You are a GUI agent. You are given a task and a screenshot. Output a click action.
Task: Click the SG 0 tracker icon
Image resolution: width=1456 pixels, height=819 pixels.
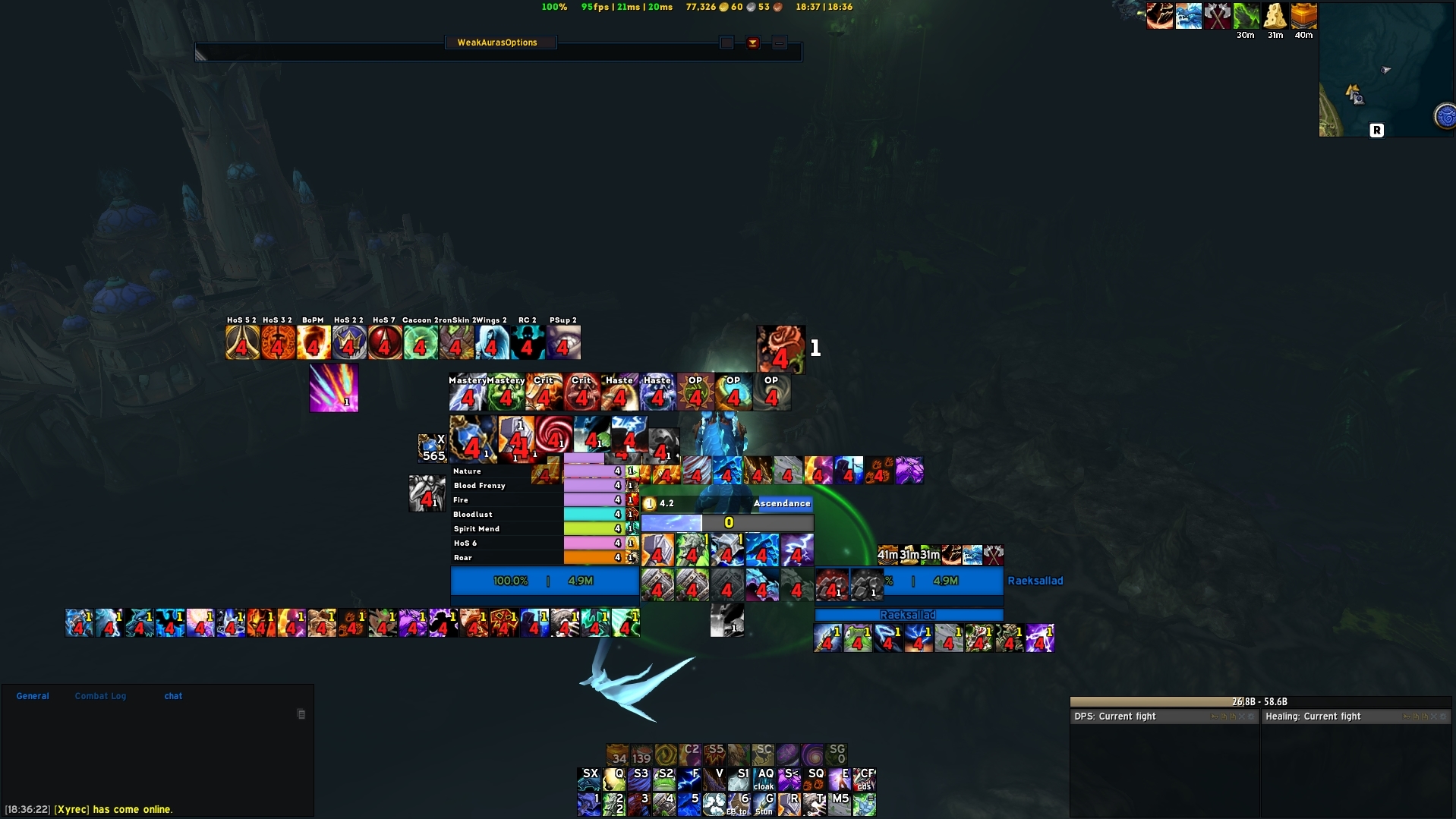(839, 754)
